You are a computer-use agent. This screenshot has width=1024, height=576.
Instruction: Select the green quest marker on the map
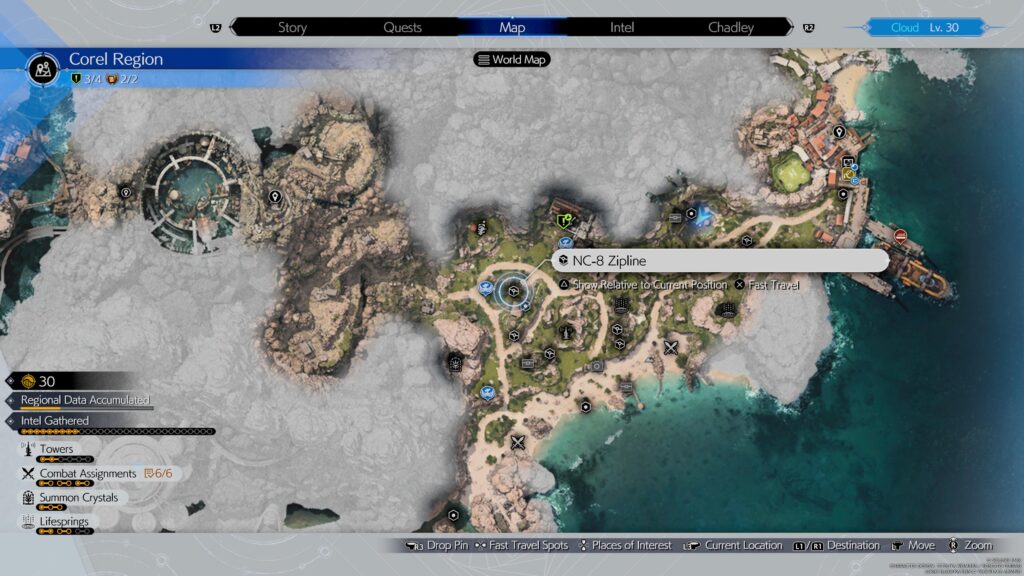pos(565,219)
